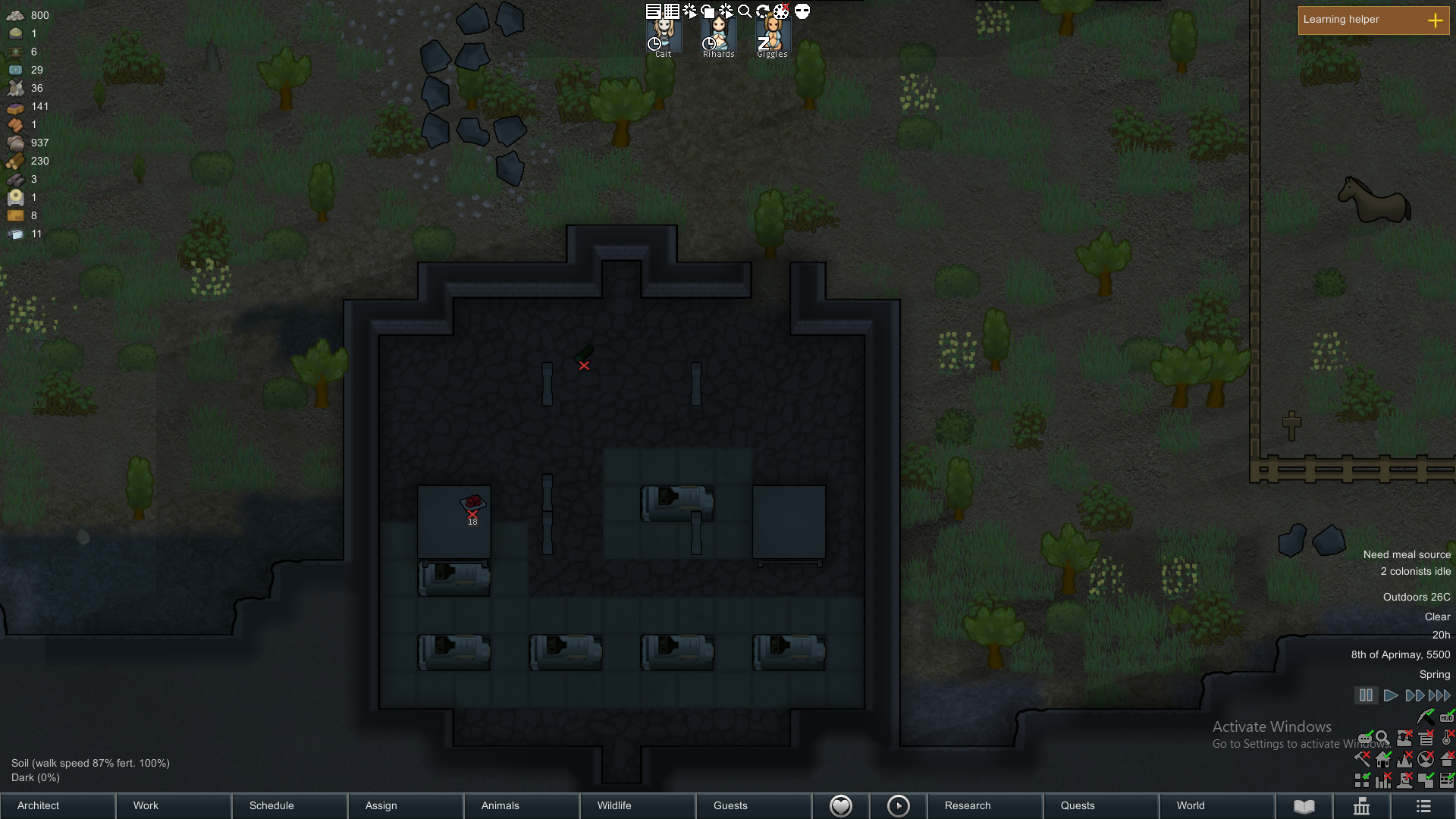This screenshot has width=1456, height=819.
Task: Open the Work priorities tab
Action: pos(174,805)
